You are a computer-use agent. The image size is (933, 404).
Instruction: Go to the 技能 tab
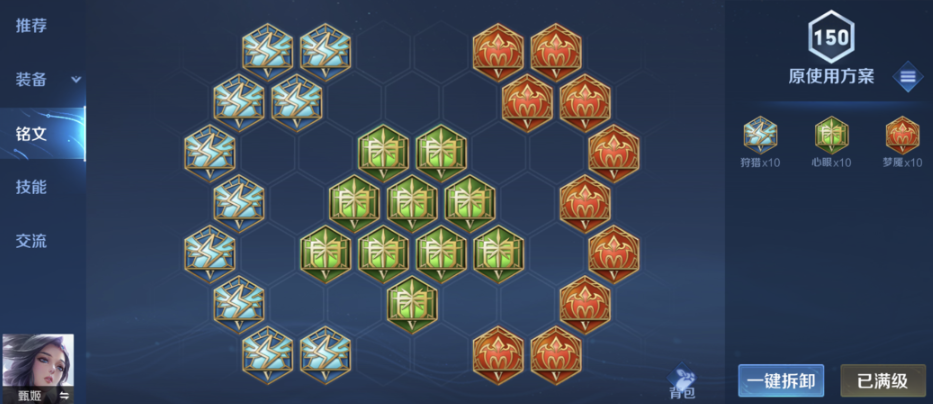tap(32, 187)
